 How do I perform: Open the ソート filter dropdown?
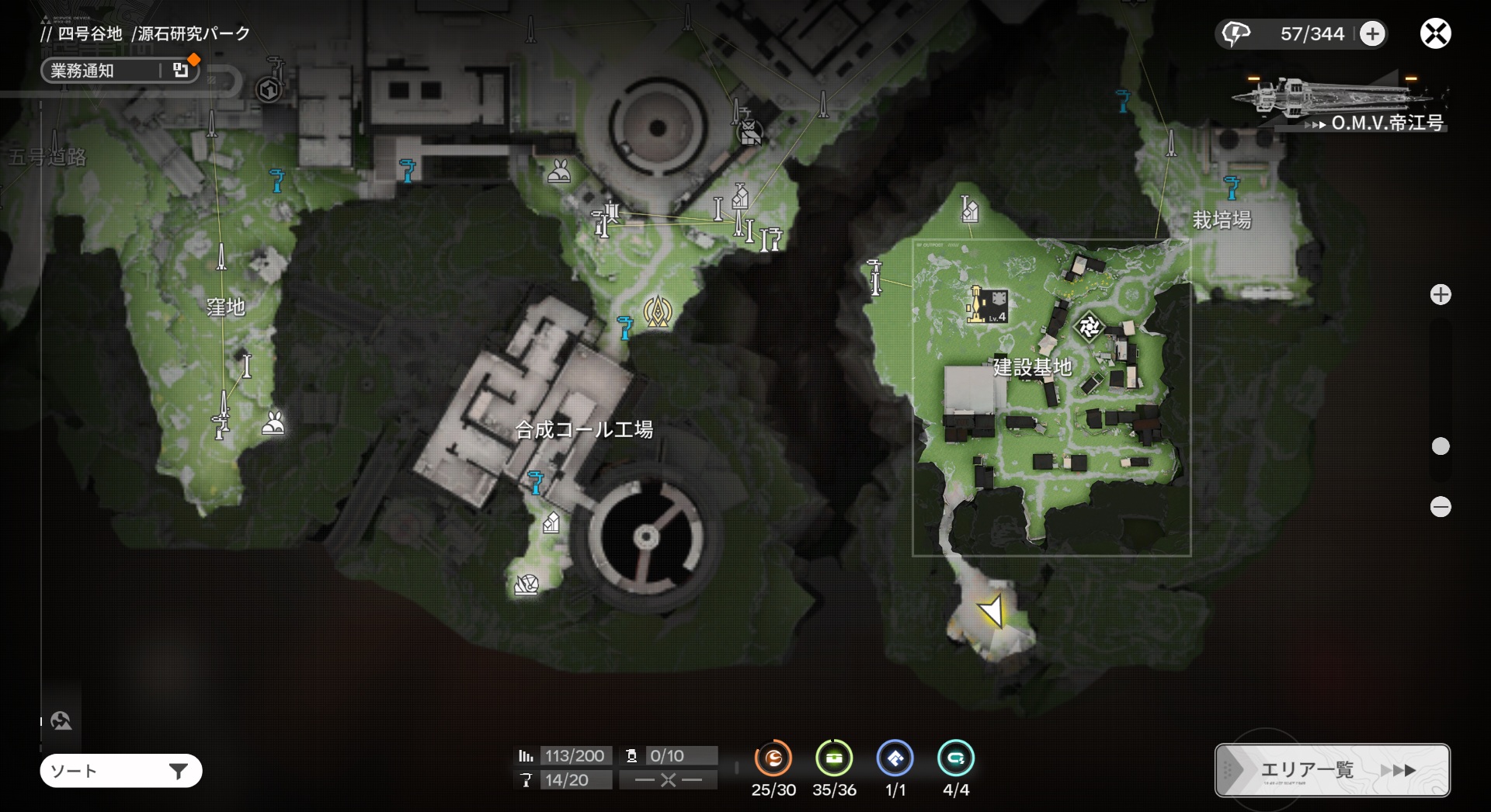[x=121, y=771]
